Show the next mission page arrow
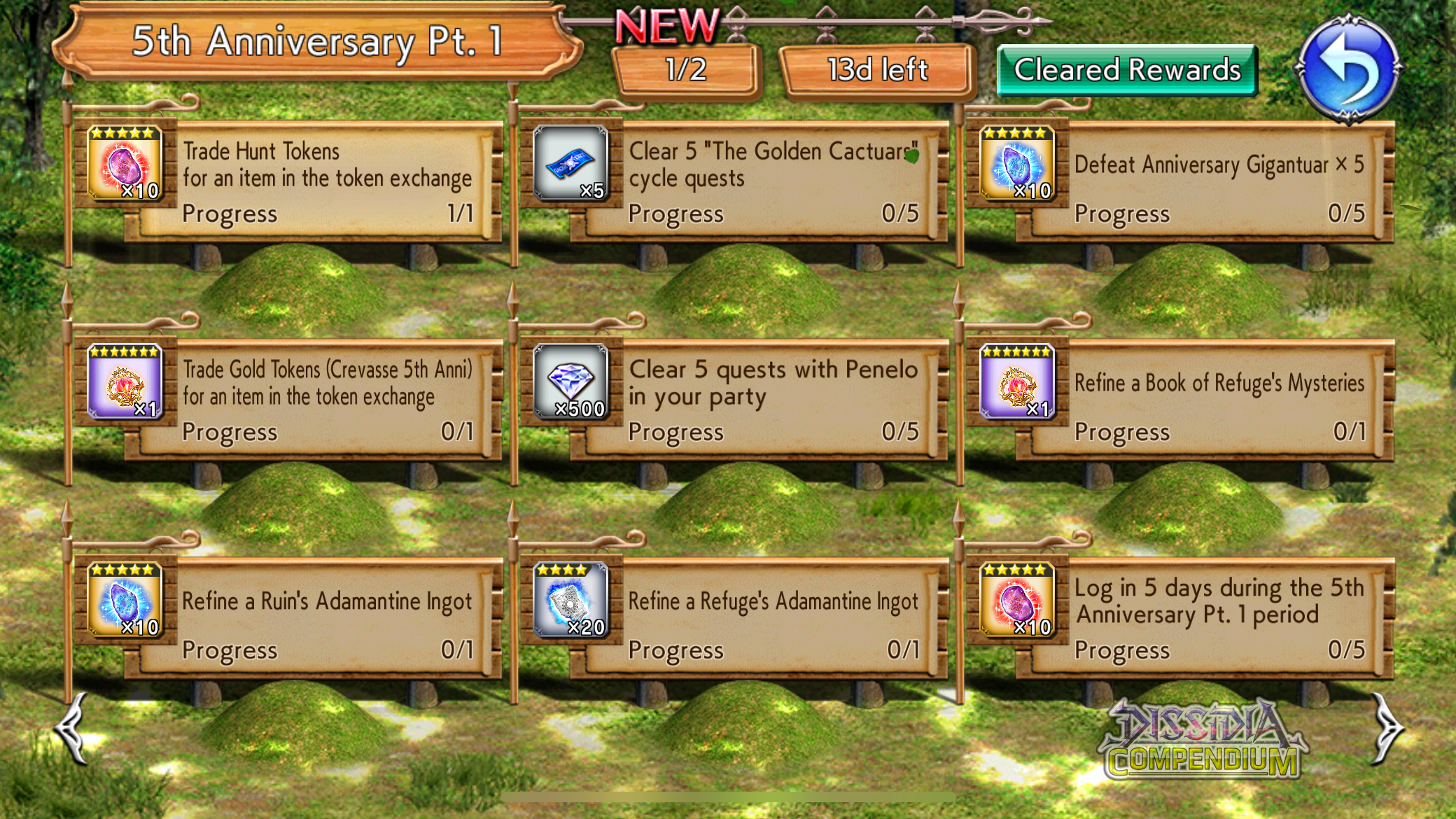 pos(1386,728)
